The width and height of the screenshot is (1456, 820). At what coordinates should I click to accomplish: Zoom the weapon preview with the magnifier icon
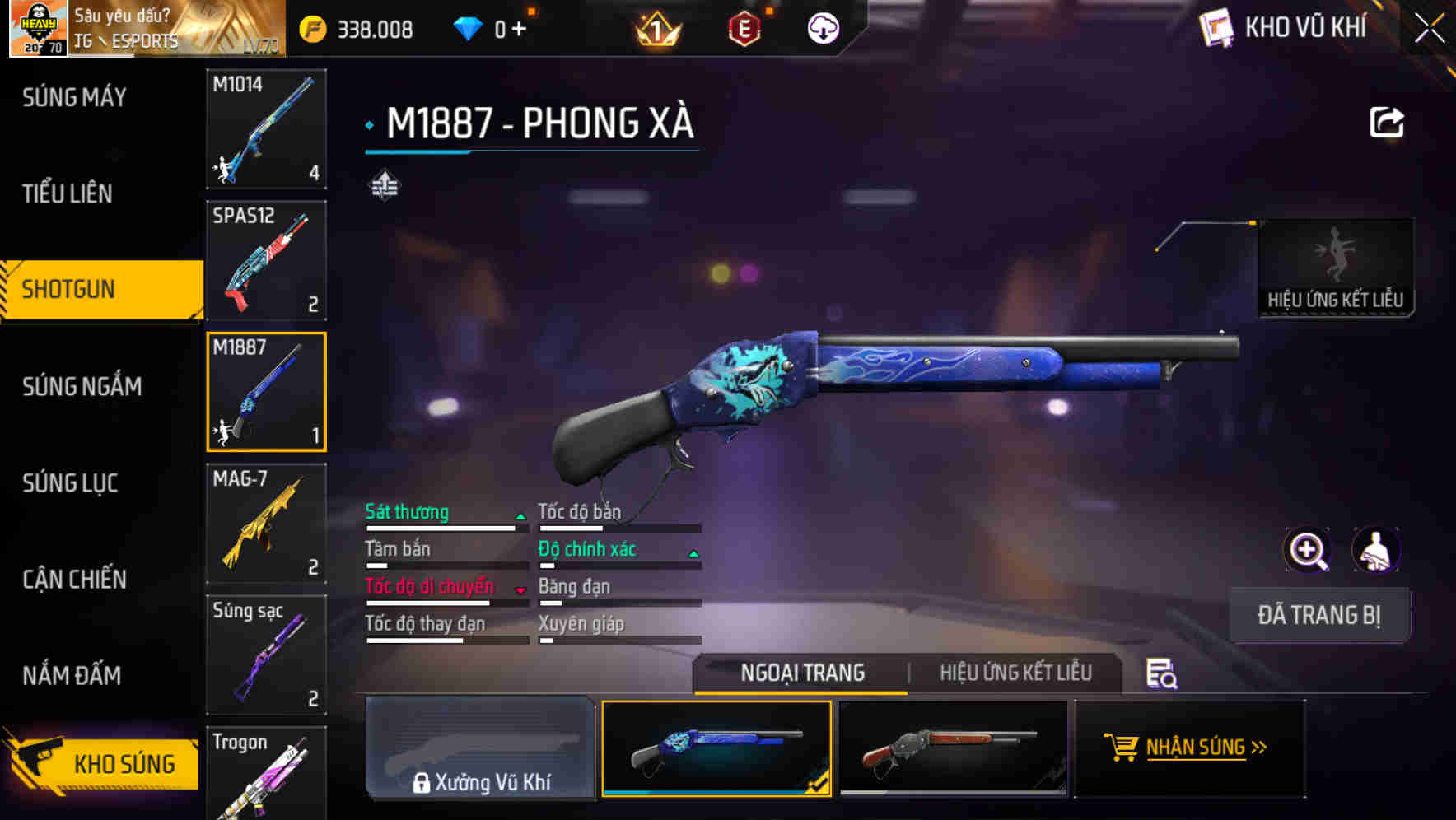pos(1307,550)
